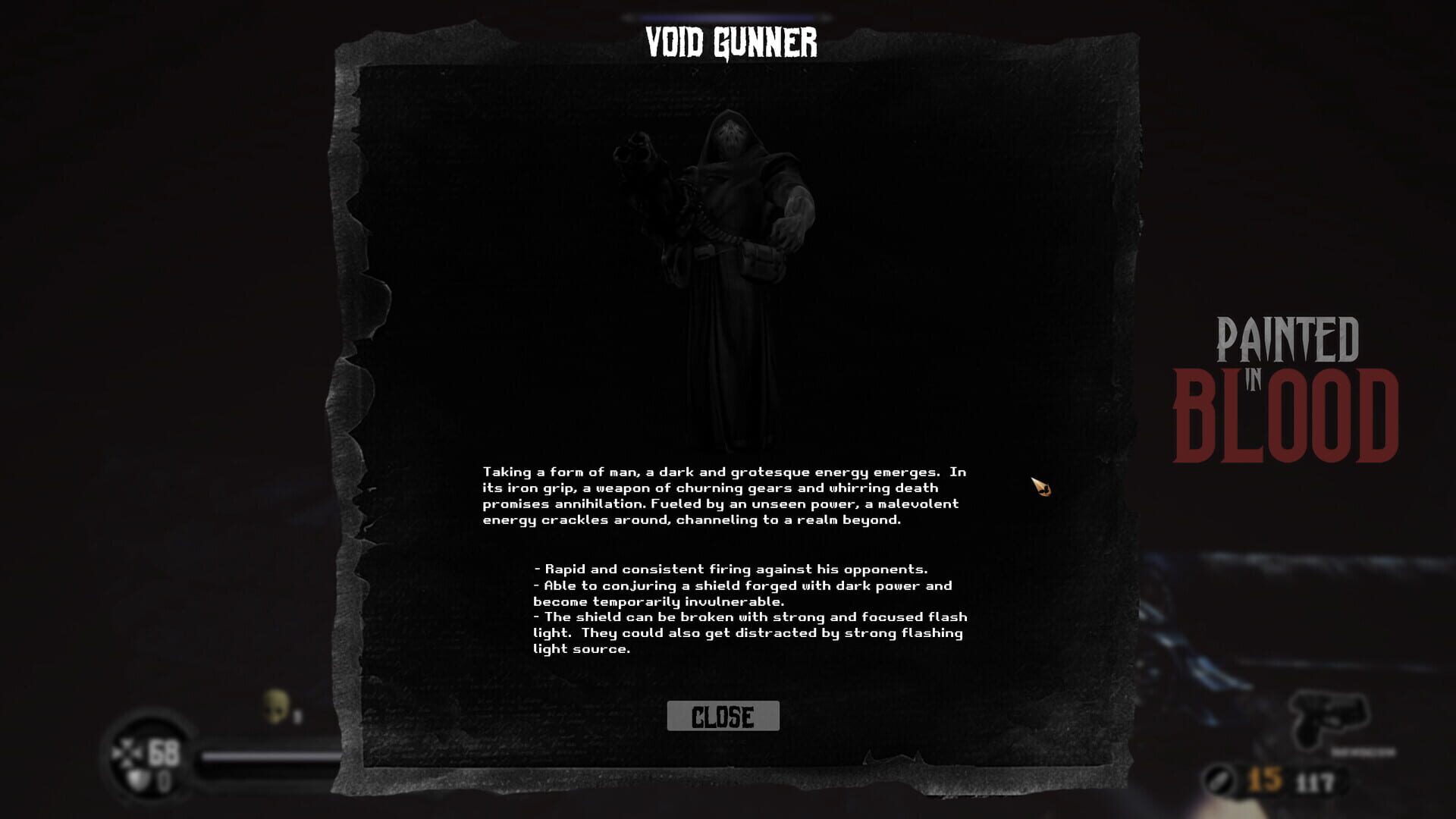Click the health cross icon showing 58
The height and width of the screenshot is (819, 1456).
[x=127, y=753]
